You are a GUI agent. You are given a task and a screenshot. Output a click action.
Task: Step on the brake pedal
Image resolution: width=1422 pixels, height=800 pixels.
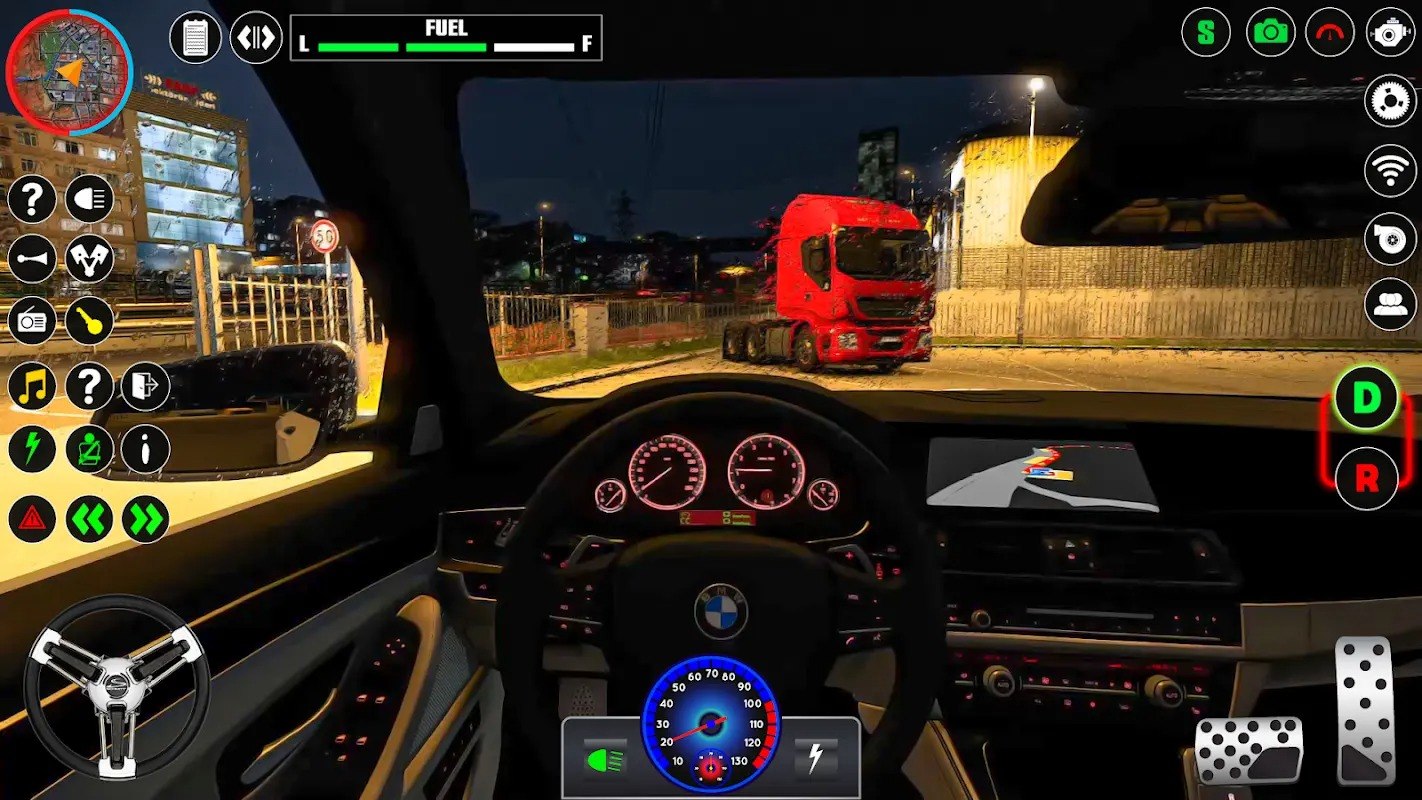[1249, 750]
